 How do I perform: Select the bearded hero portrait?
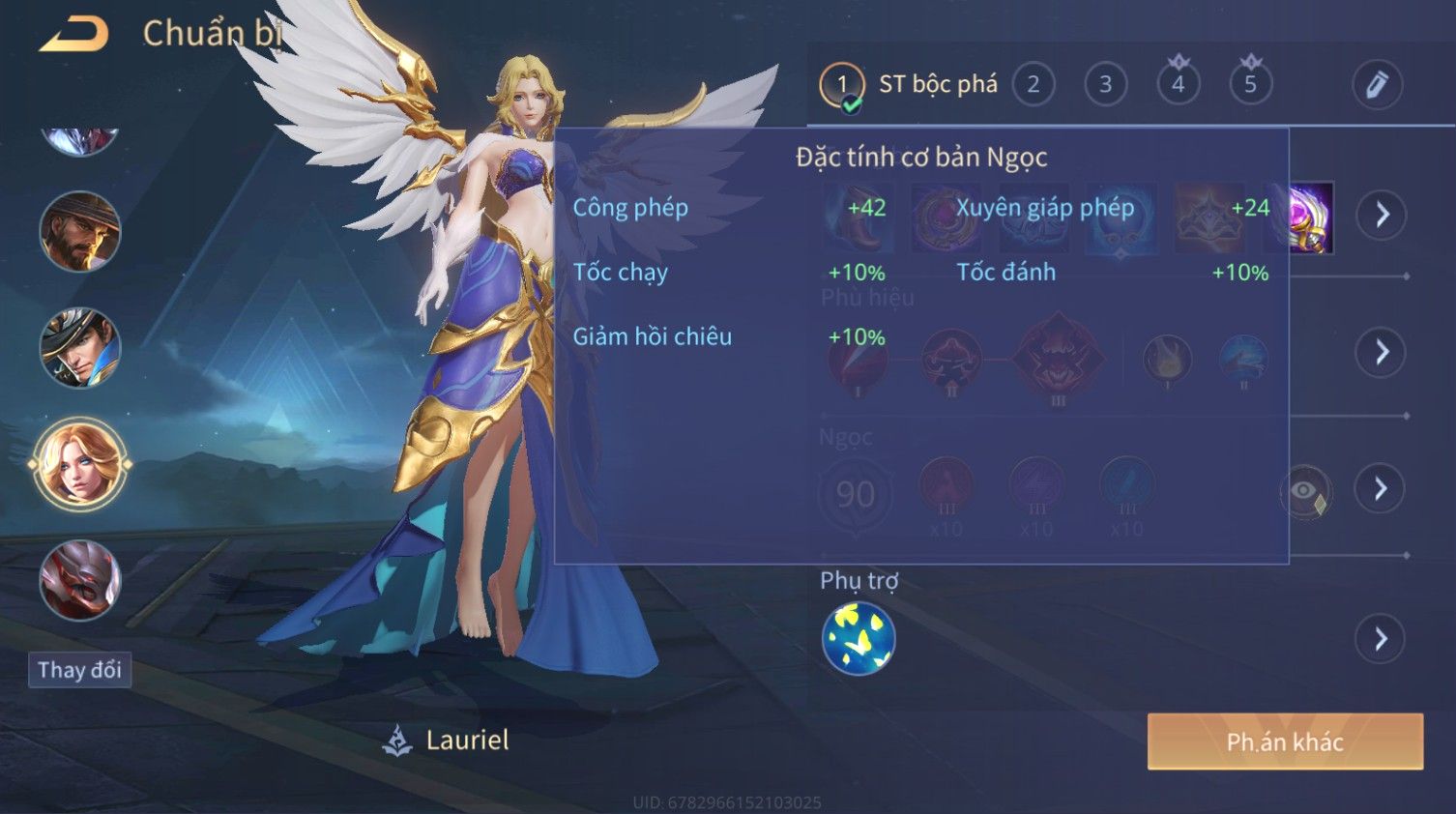pyautogui.click(x=79, y=232)
